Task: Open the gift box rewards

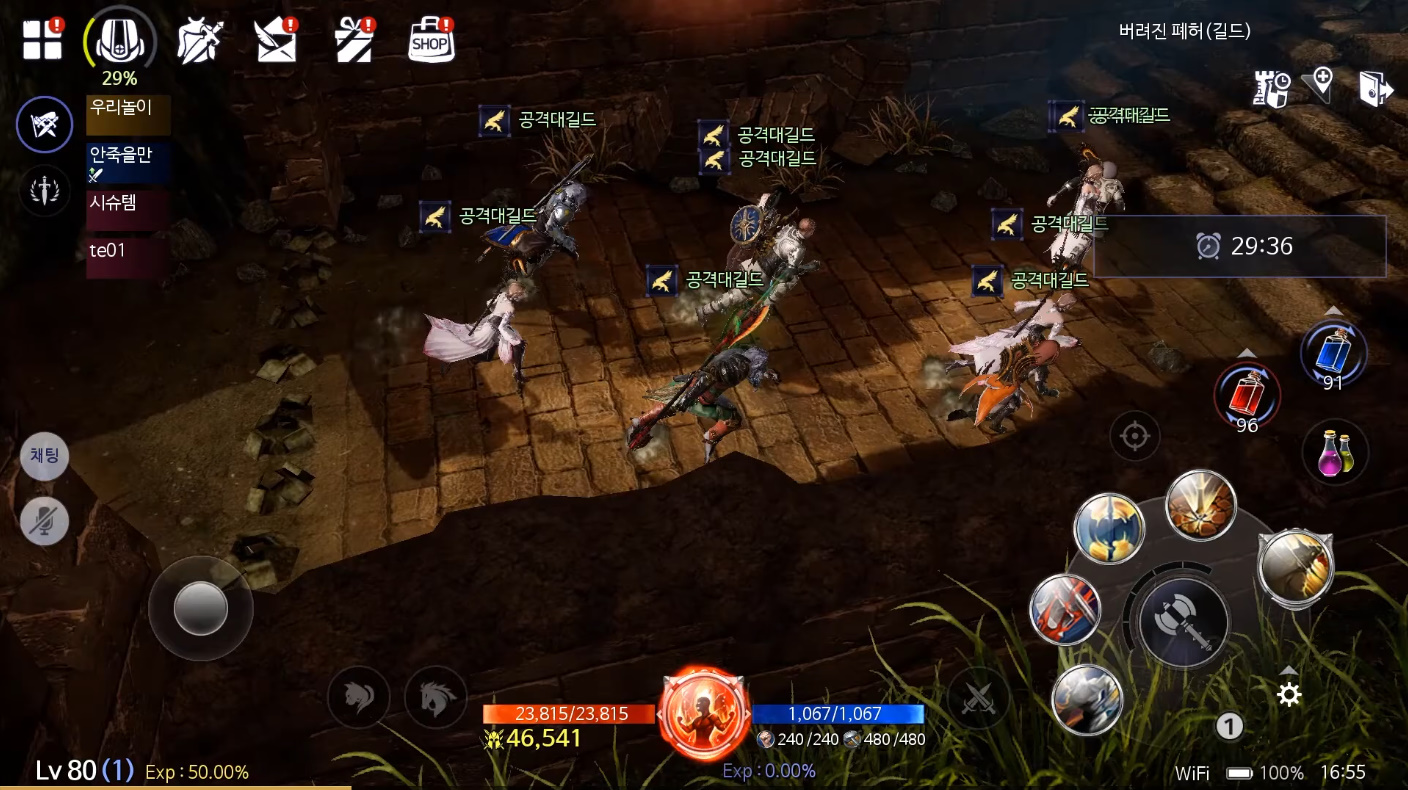Action: point(353,41)
